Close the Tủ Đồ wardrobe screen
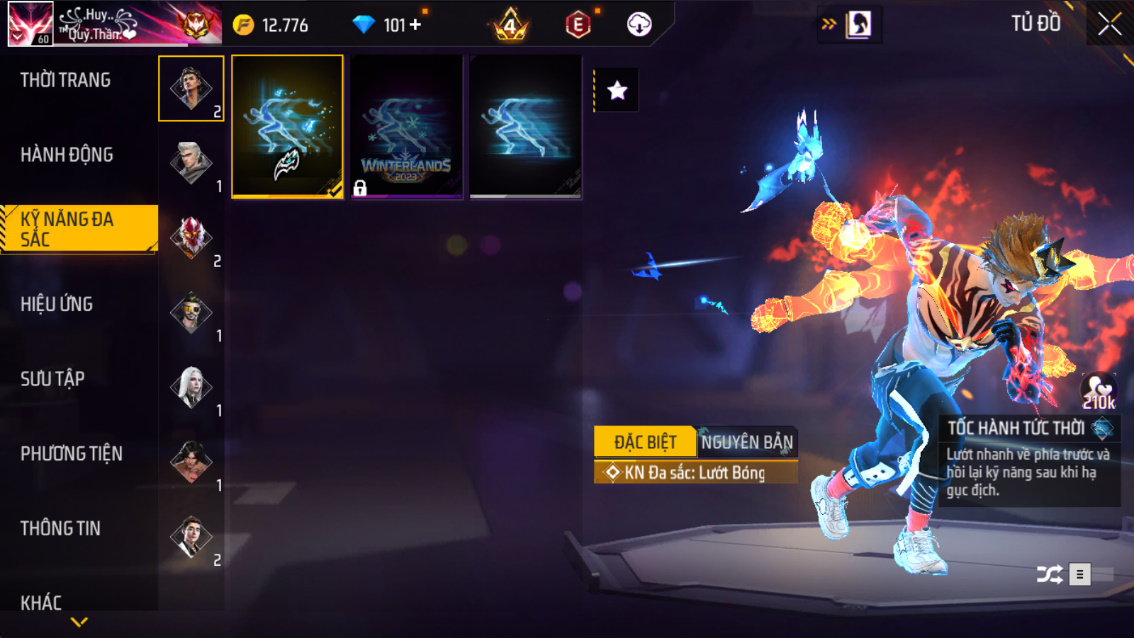 [1109, 25]
